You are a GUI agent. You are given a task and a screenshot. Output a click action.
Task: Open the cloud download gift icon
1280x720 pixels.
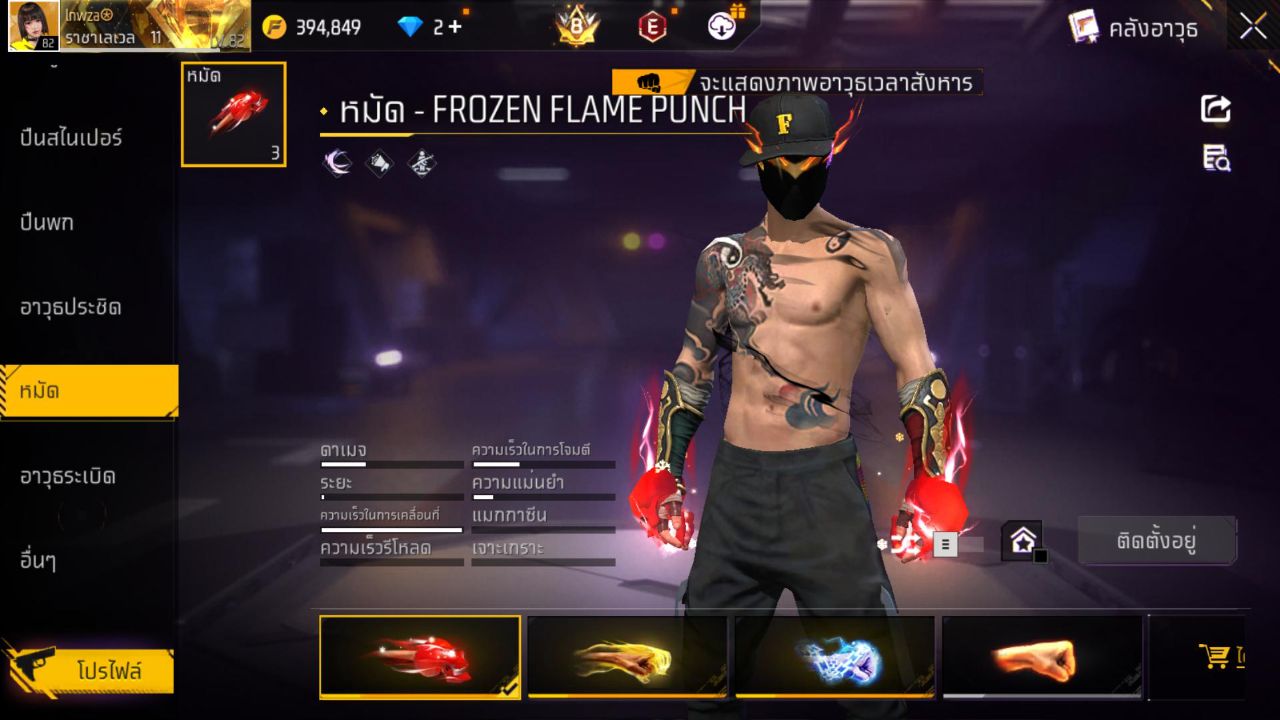pos(720,27)
